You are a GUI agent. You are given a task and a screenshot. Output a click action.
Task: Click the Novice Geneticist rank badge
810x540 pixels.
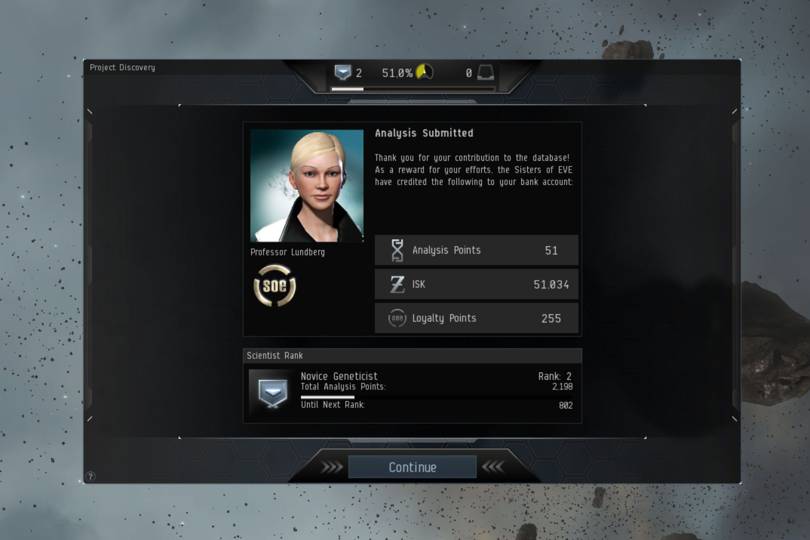tap(268, 390)
